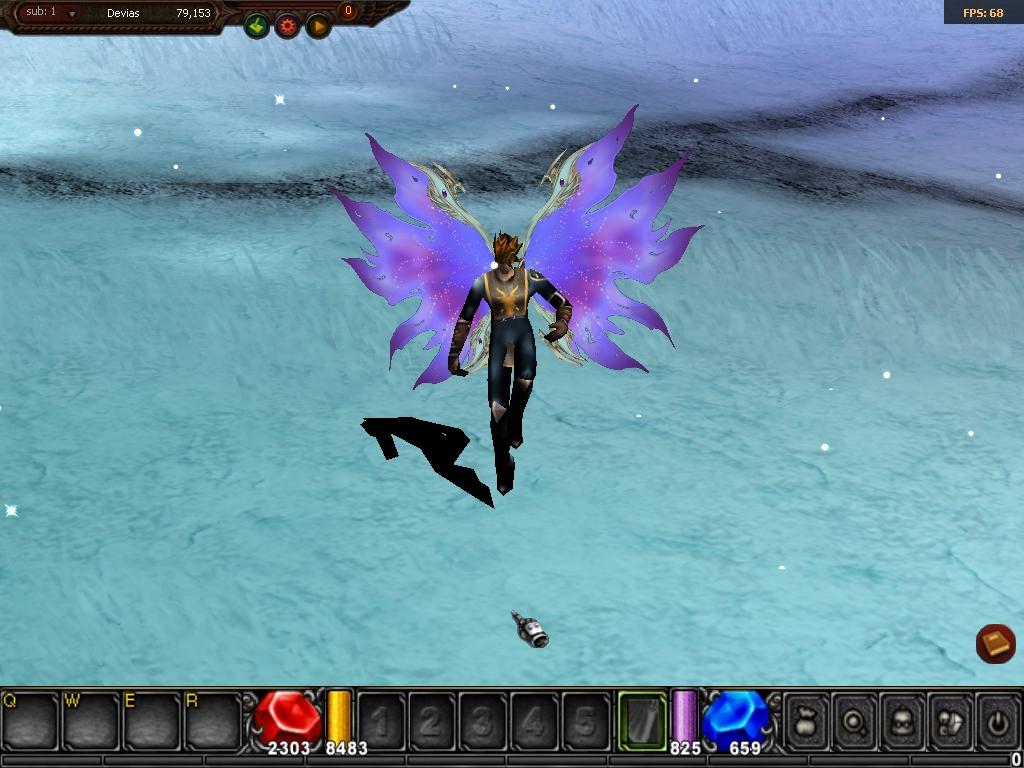The image size is (1024, 768).
Task: Click the green arrow button
Action: pos(257,26)
